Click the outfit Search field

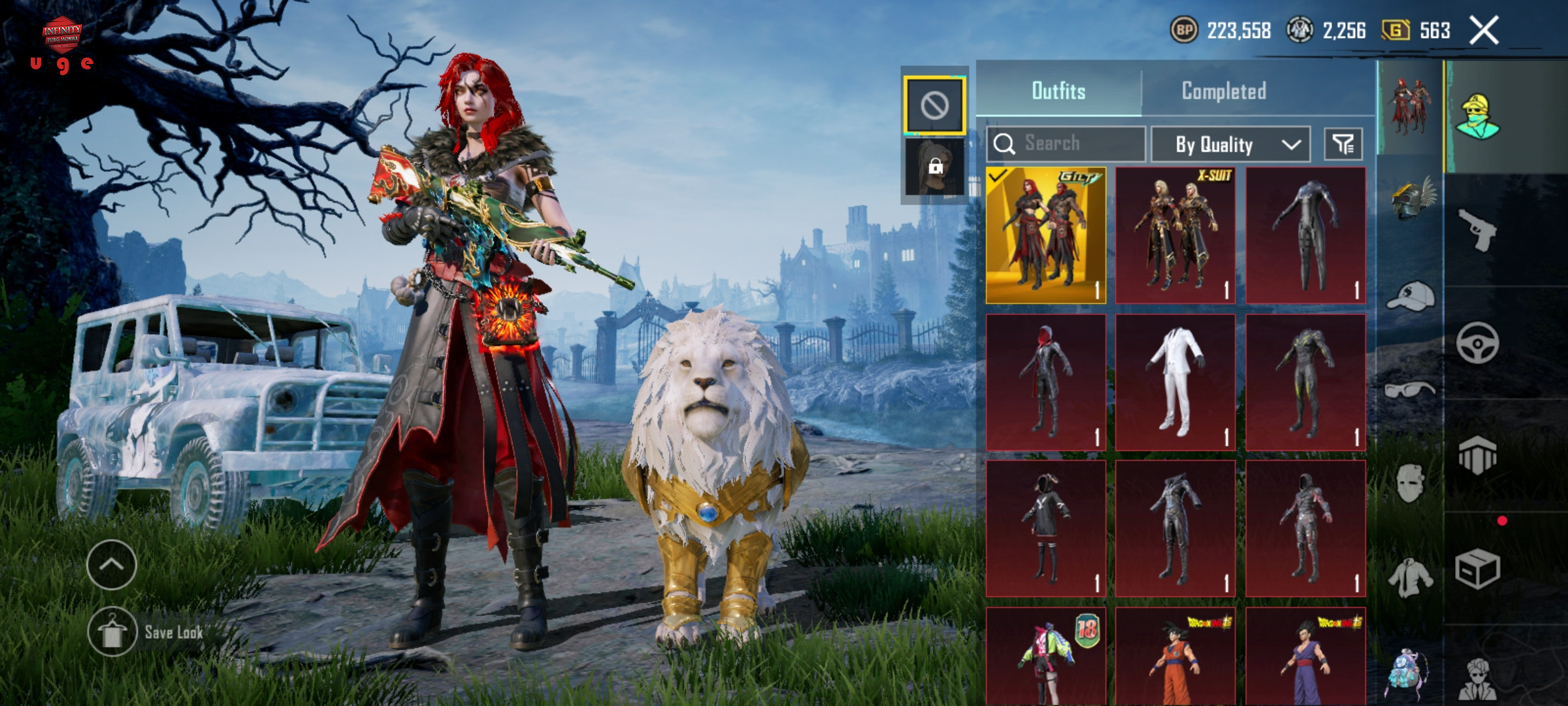[1066, 143]
